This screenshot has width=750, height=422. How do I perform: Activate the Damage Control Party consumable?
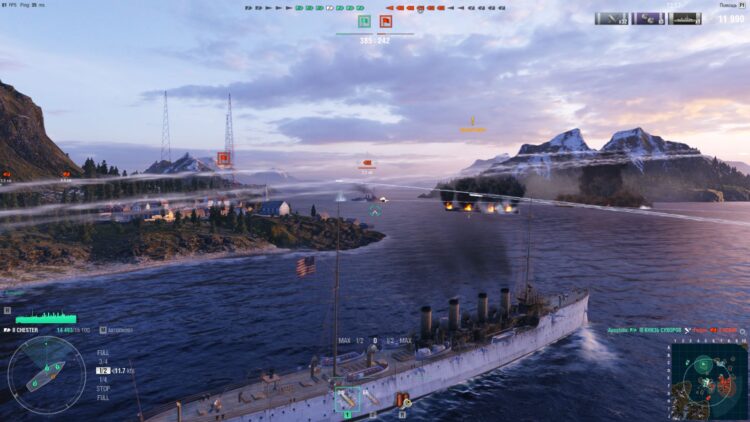pyautogui.click(x=403, y=400)
